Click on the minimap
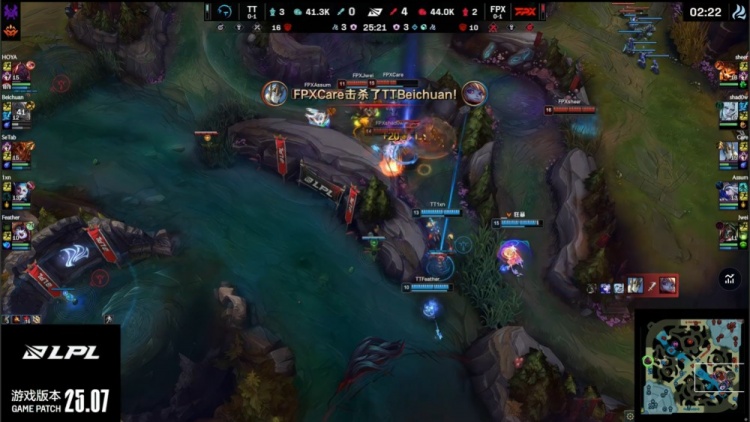 pyautogui.click(x=692, y=364)
